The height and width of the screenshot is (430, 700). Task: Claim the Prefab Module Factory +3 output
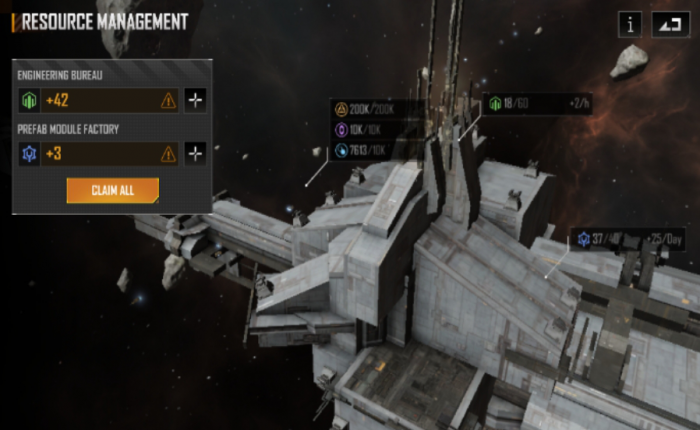point(98,153)
